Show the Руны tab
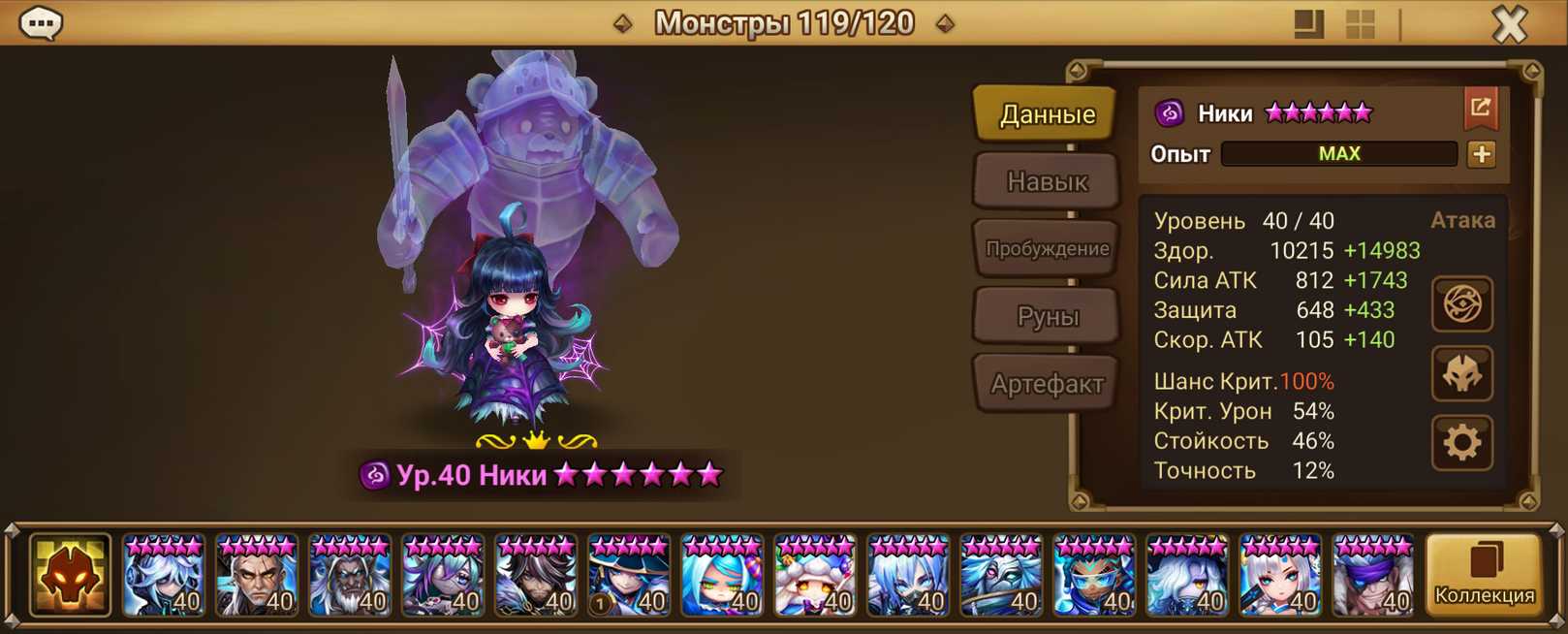This screenshot has height=634, width=1568. (1047, 316)
